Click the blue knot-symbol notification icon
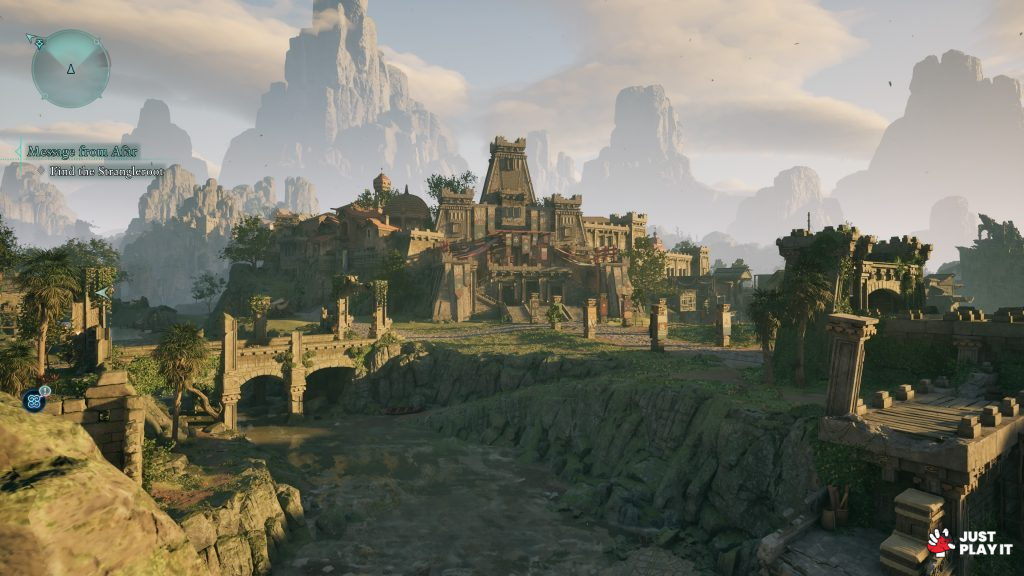Viewport: 1024px width, 576px height. point(35,400)
